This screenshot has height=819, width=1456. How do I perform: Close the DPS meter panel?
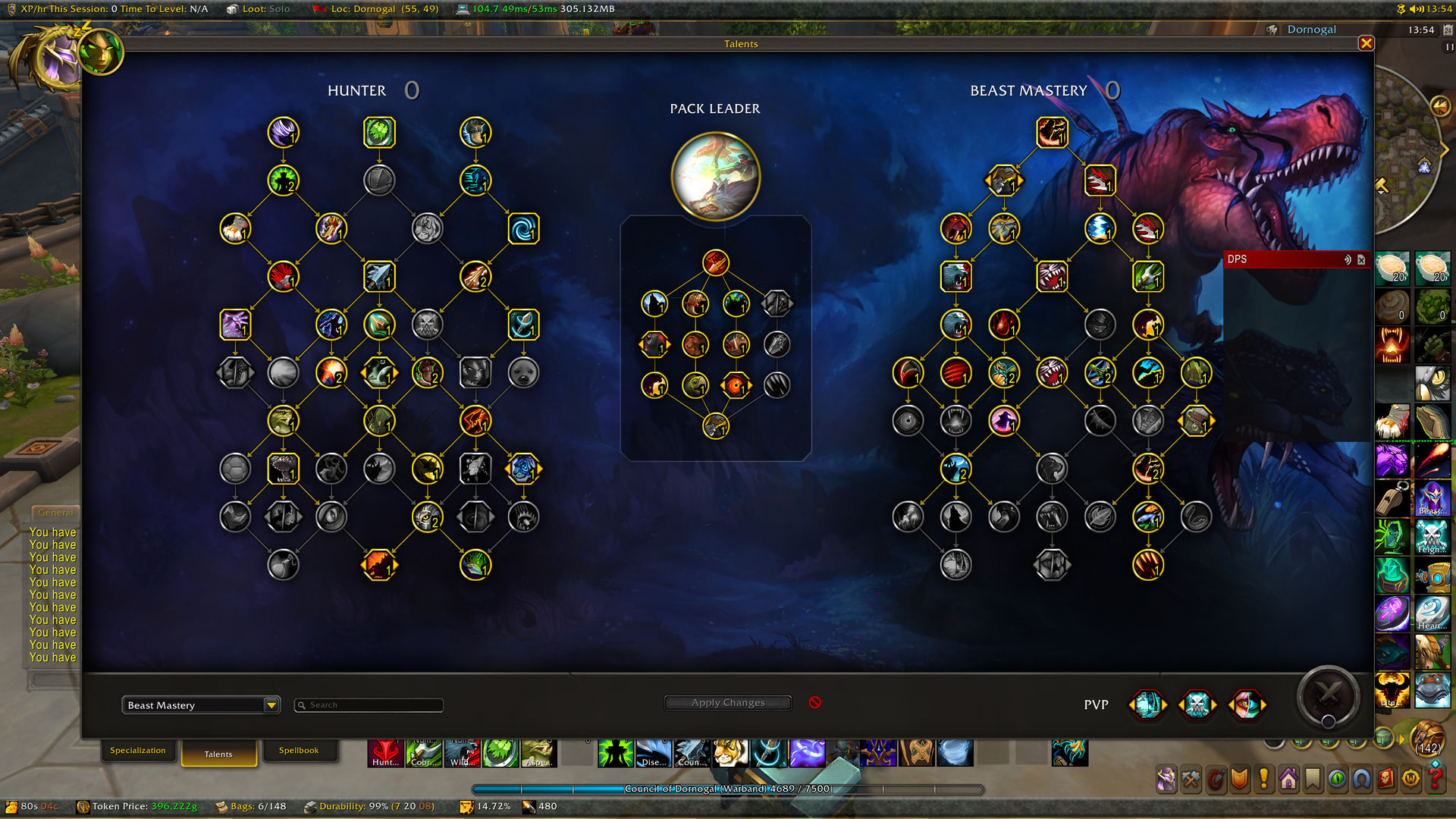click(1361, 259)
